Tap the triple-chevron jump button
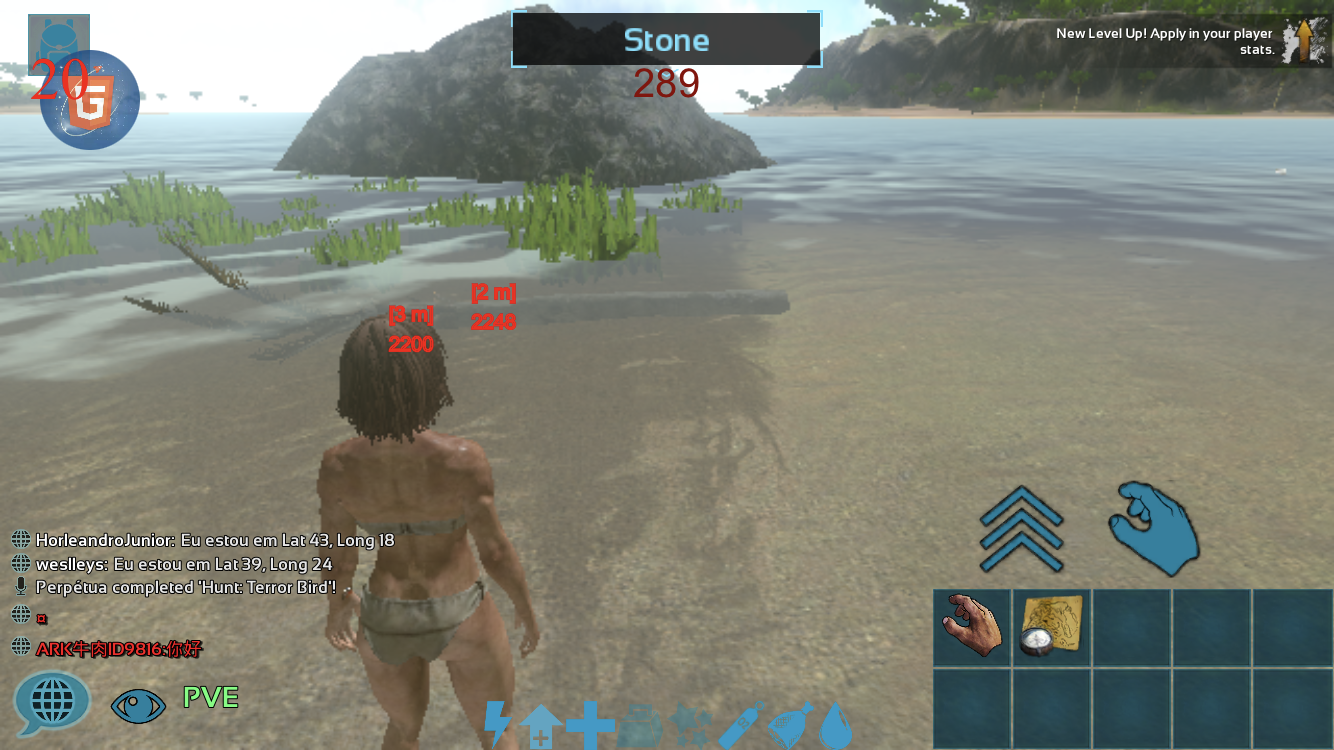The width and height of the screenshot is (1334, 750). tap(1021, 529)
